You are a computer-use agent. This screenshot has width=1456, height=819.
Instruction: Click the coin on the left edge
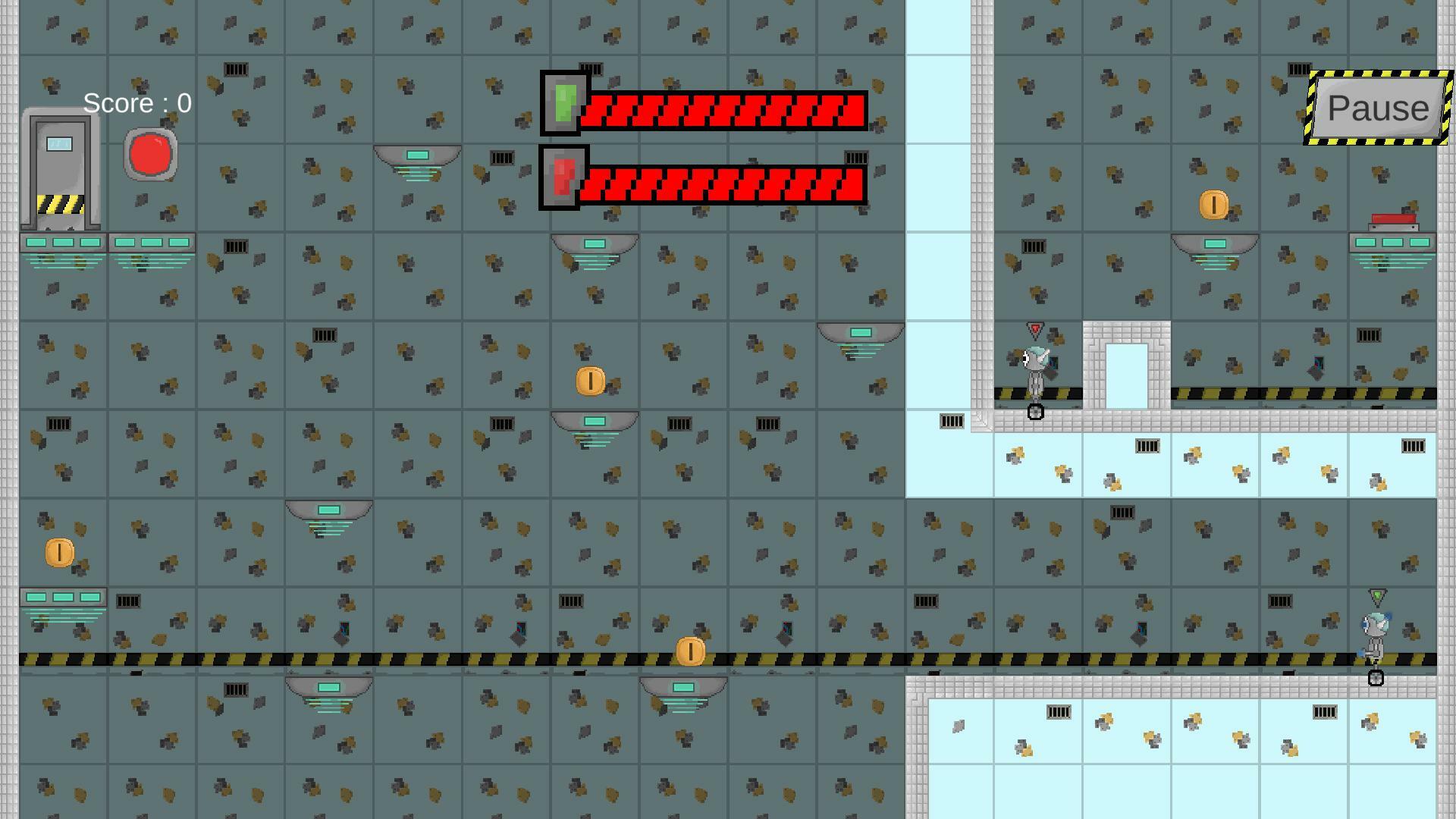coord(59,551)
